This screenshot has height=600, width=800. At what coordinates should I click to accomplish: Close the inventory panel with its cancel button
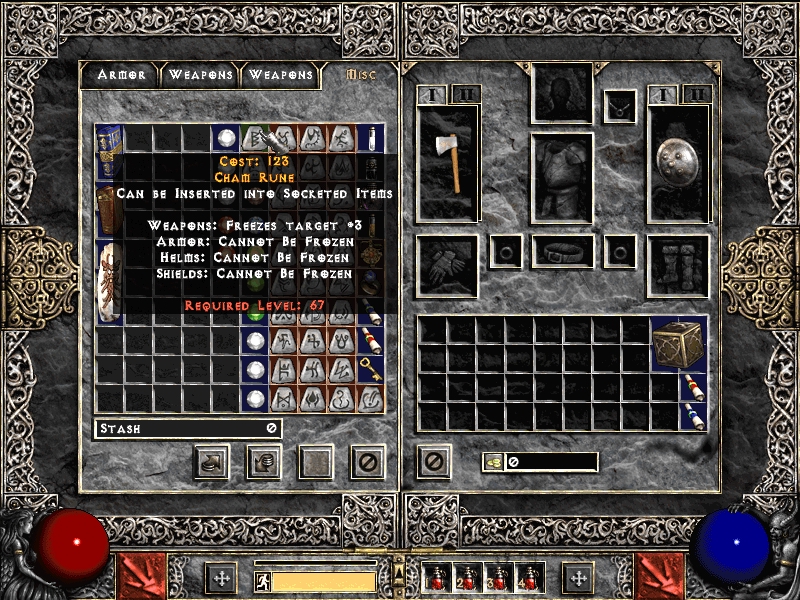(x=433, y=461)
